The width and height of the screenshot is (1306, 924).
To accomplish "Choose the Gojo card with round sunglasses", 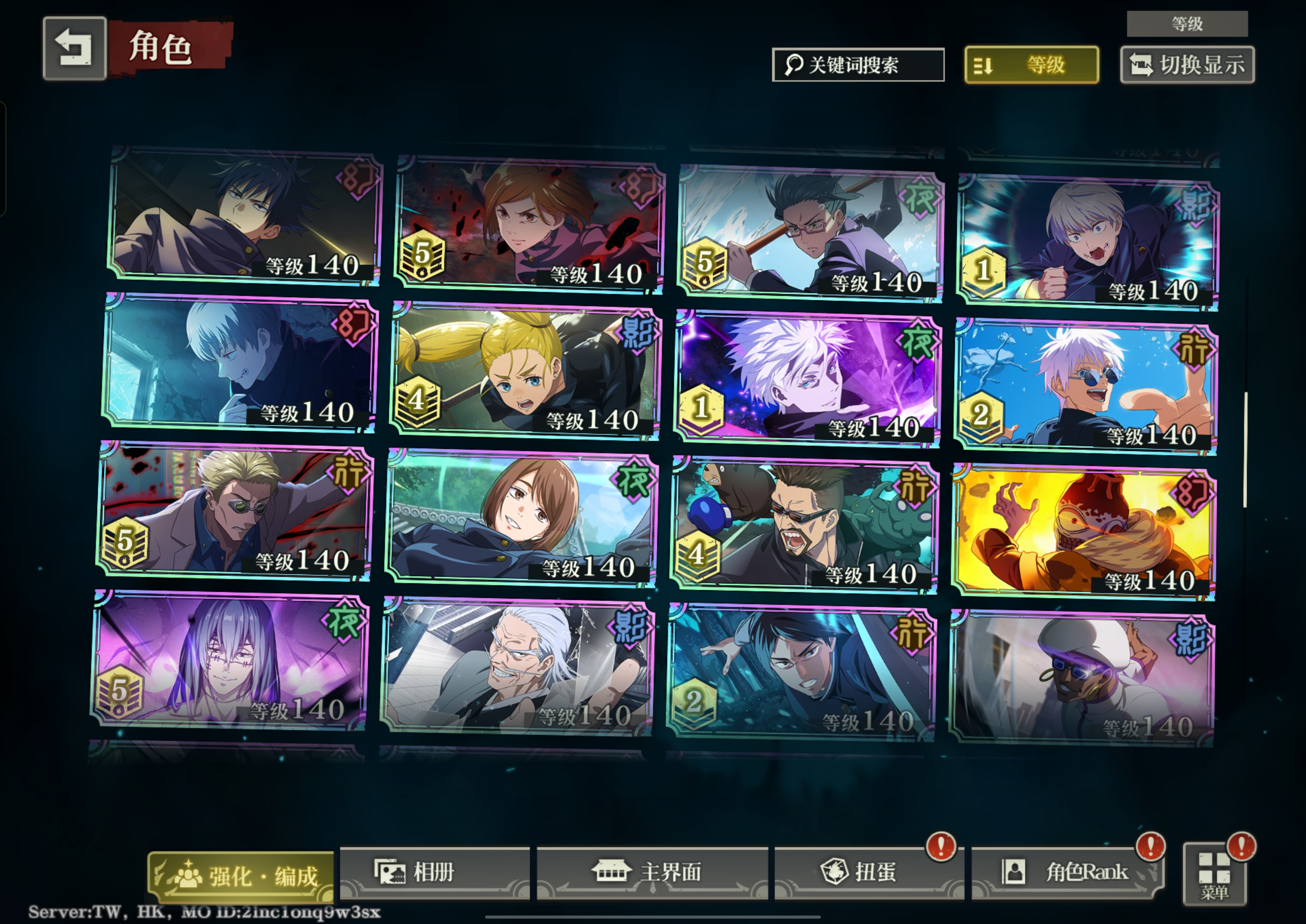I will click(1086, 387).
